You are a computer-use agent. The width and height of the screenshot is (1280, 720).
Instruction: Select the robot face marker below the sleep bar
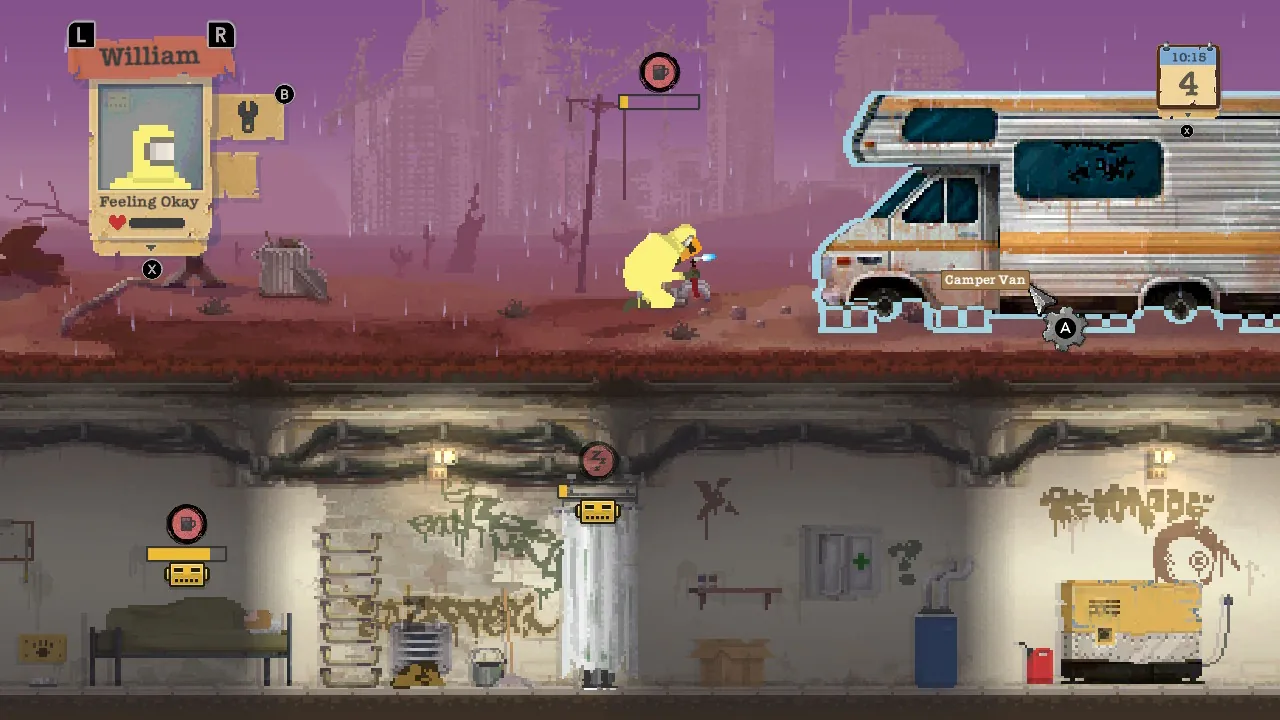pos(596,511)
